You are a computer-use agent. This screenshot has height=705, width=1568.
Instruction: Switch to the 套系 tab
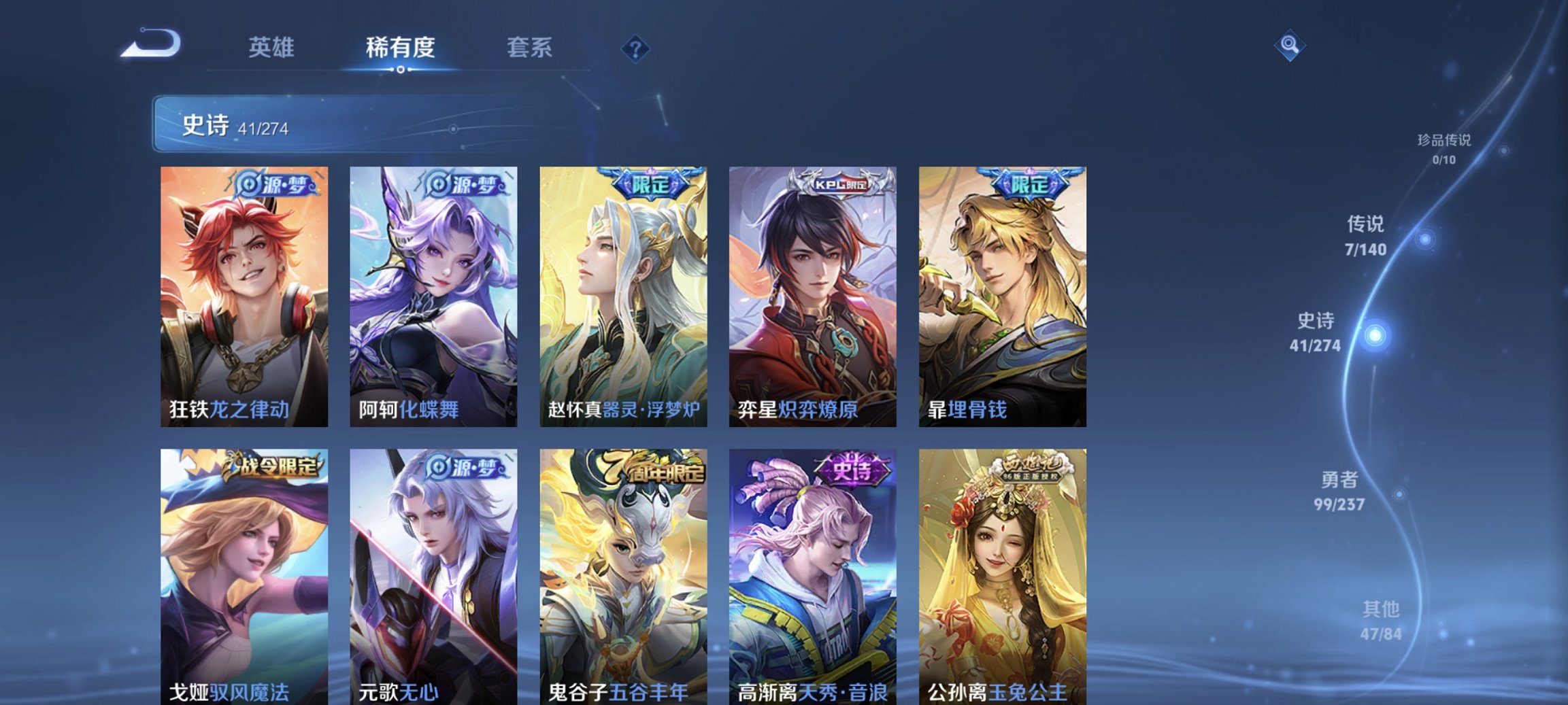[x=530, y=48]
